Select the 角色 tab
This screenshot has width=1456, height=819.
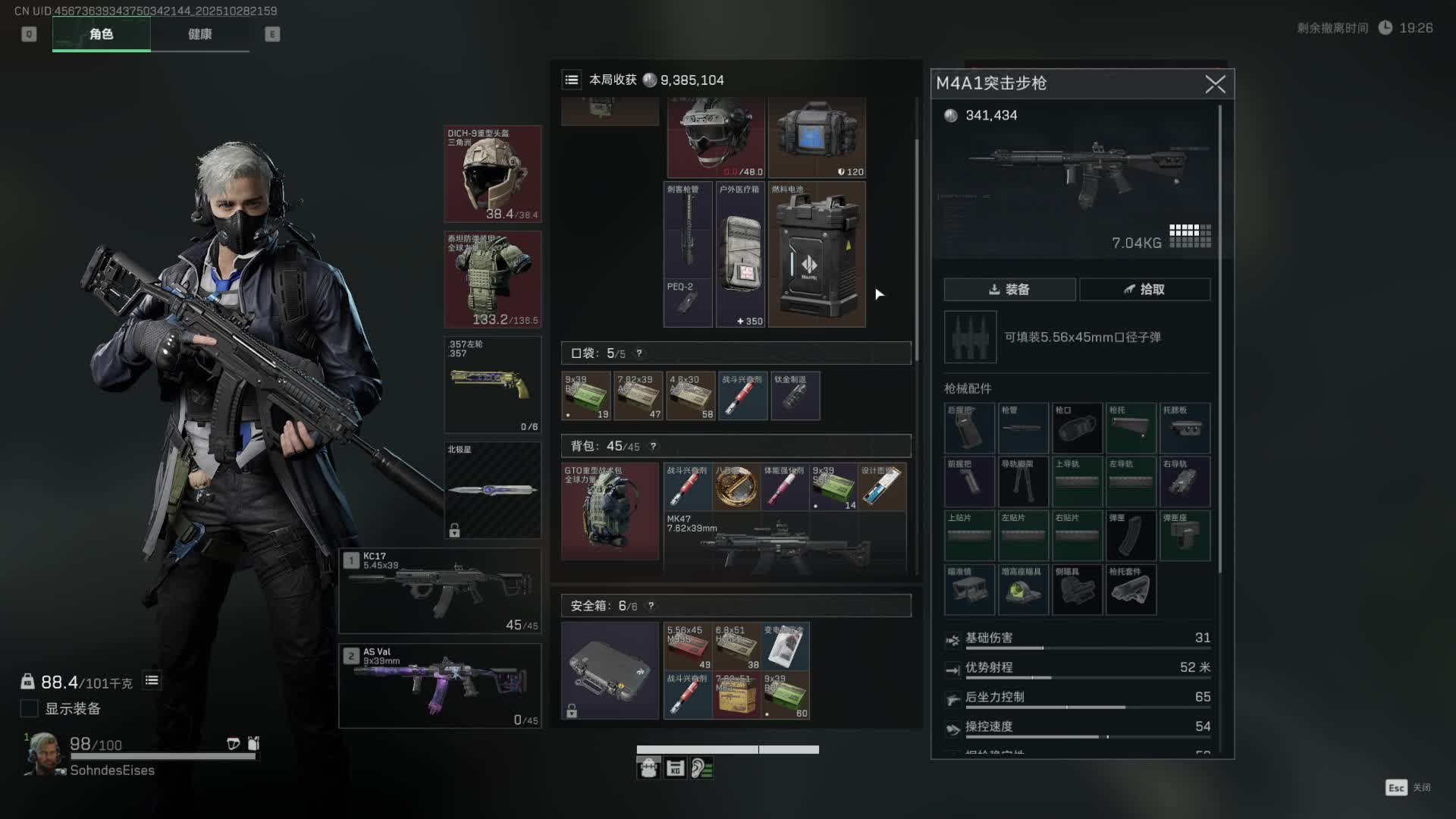102,34
